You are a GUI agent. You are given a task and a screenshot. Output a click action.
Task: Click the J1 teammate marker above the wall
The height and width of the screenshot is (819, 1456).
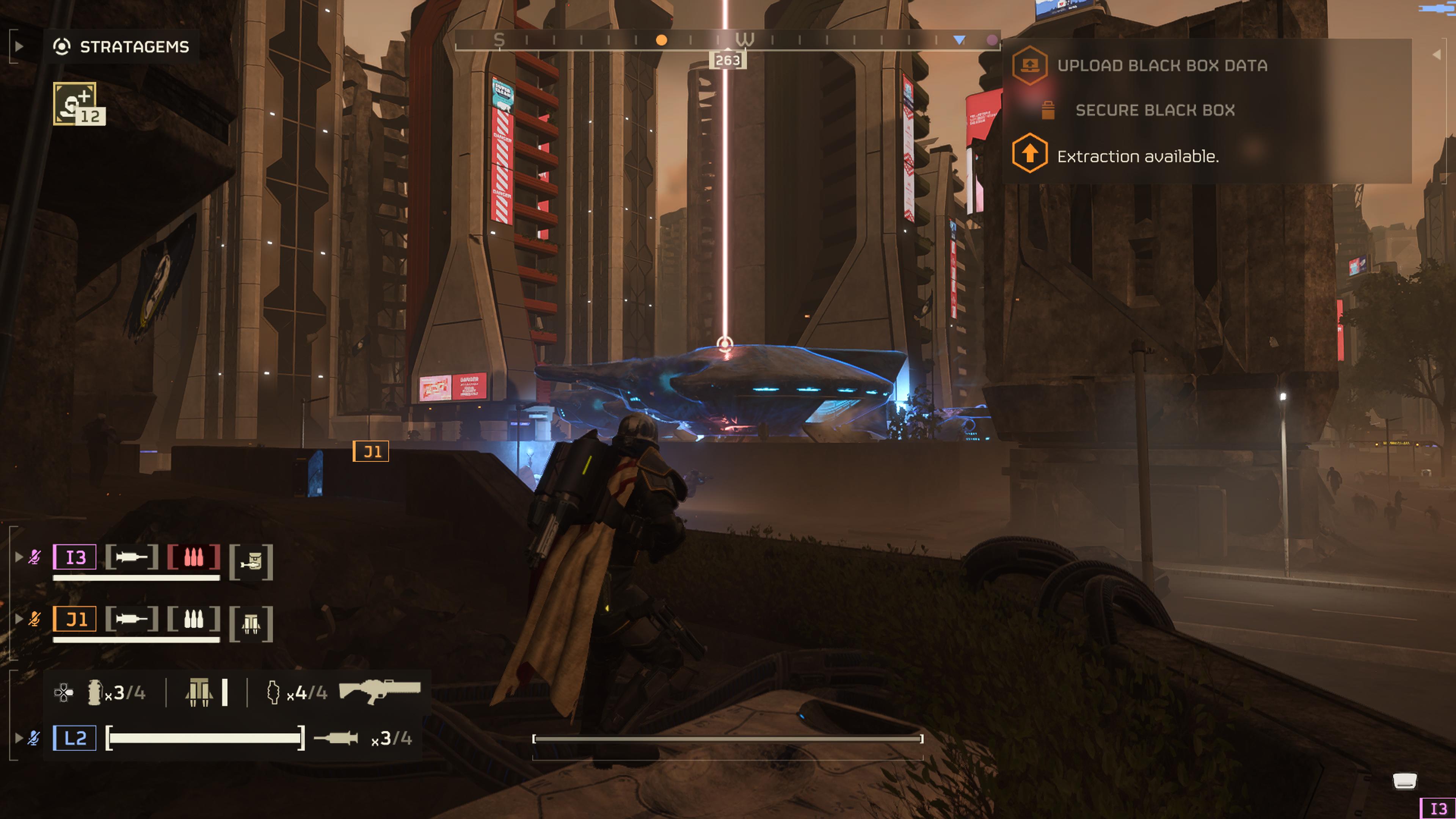click(371, 451)
